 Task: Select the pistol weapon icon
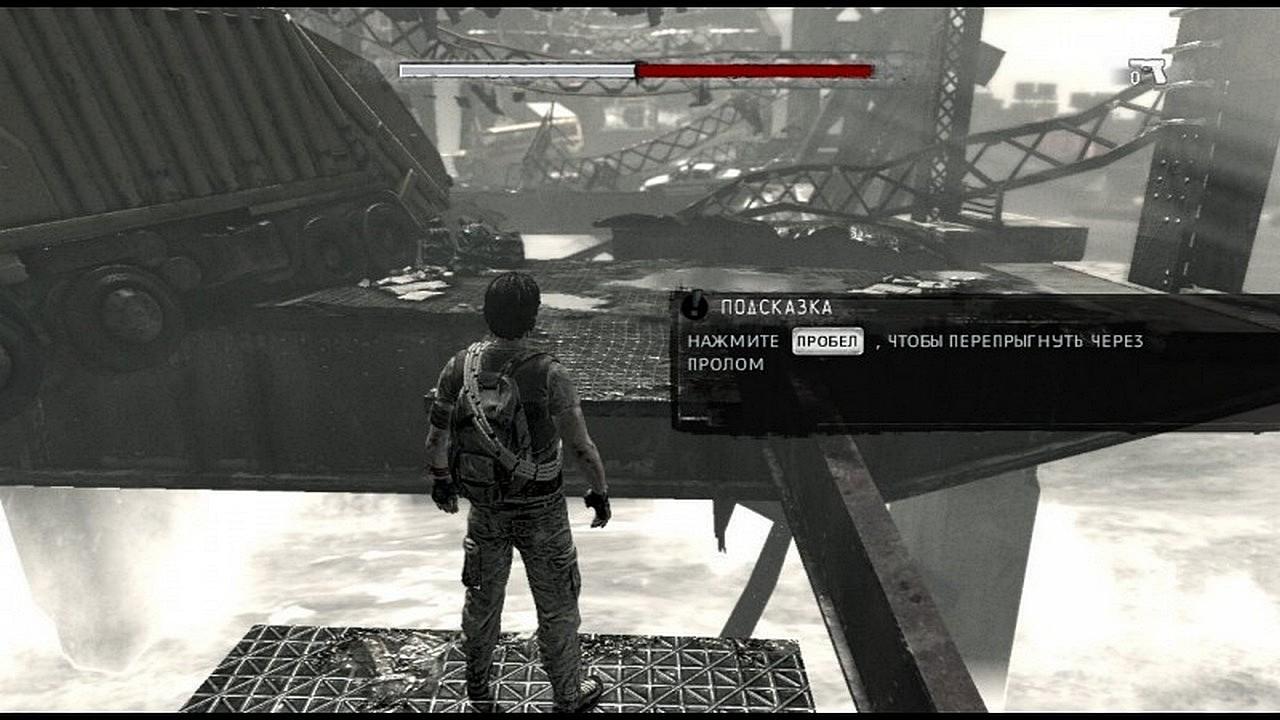click(1150, 71)
